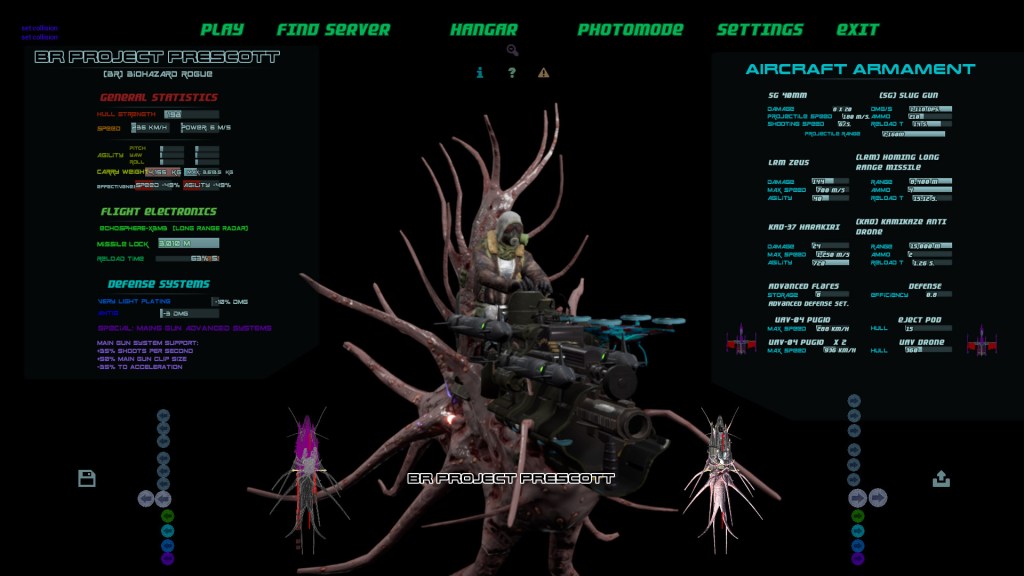Click the magnifying glass zoom icon
The height and width of the screenshot is (576, 1024).
pyautogui.click(x=512, y=50)
